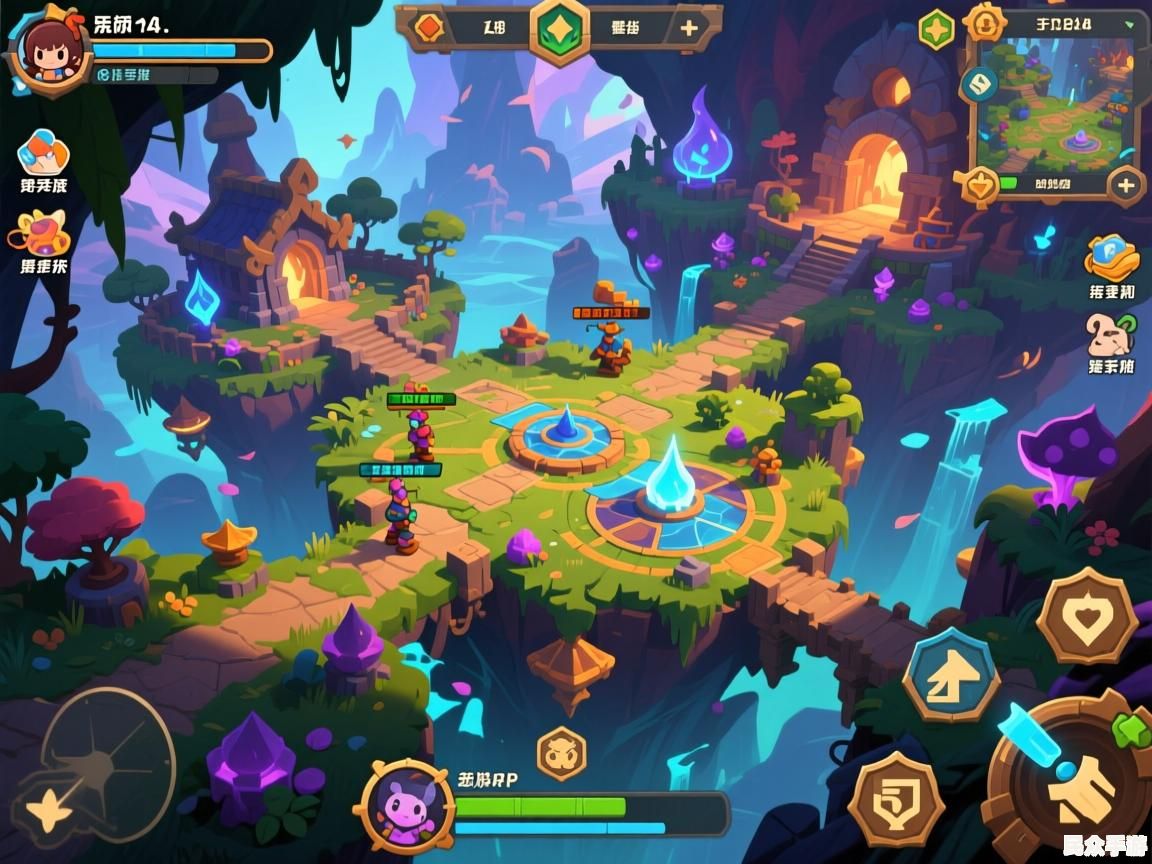Open the blue and gold chest menu icon

(x=1112, y=258)
